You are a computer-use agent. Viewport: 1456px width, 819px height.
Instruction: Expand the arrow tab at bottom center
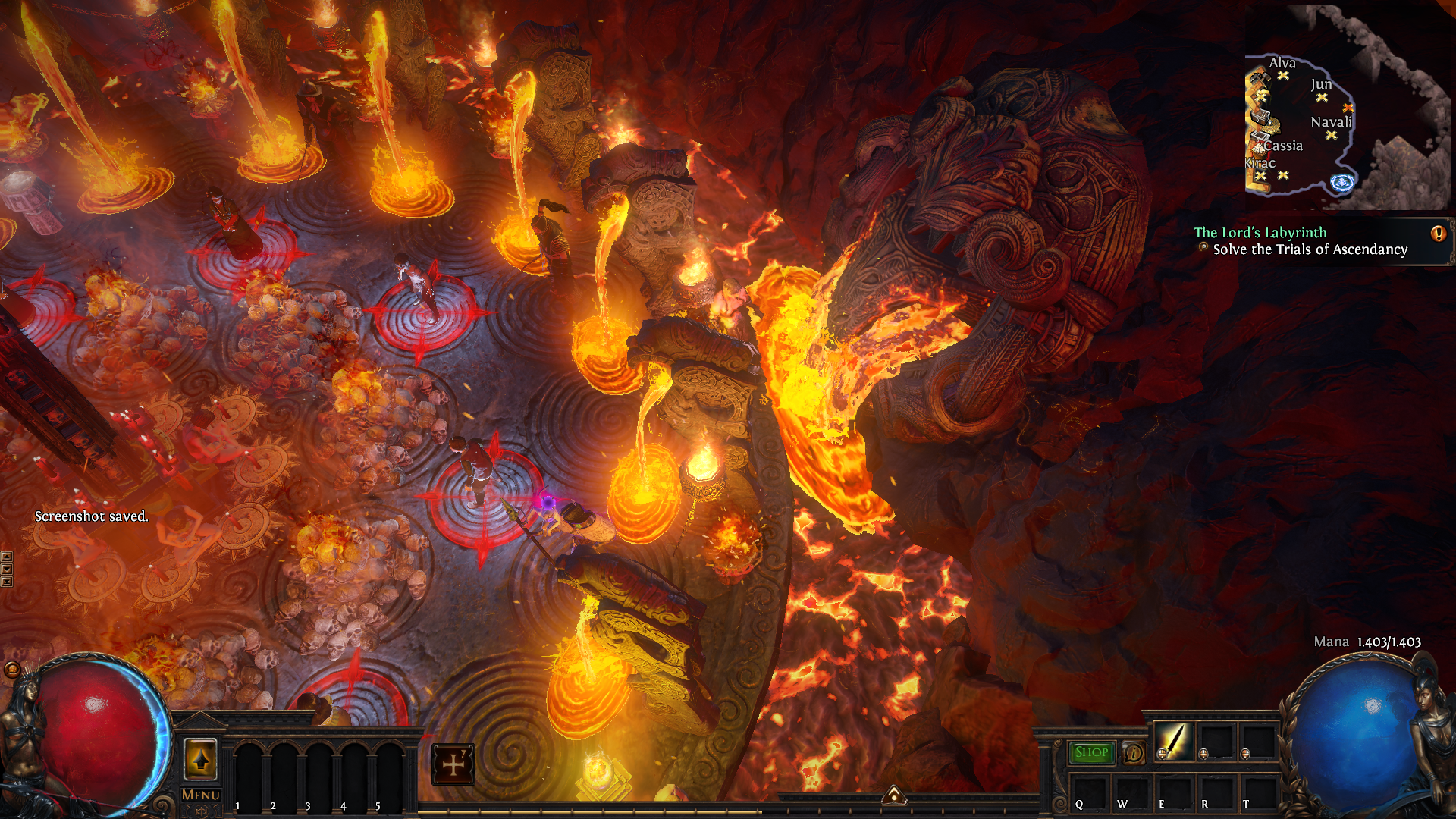(894, 795)
